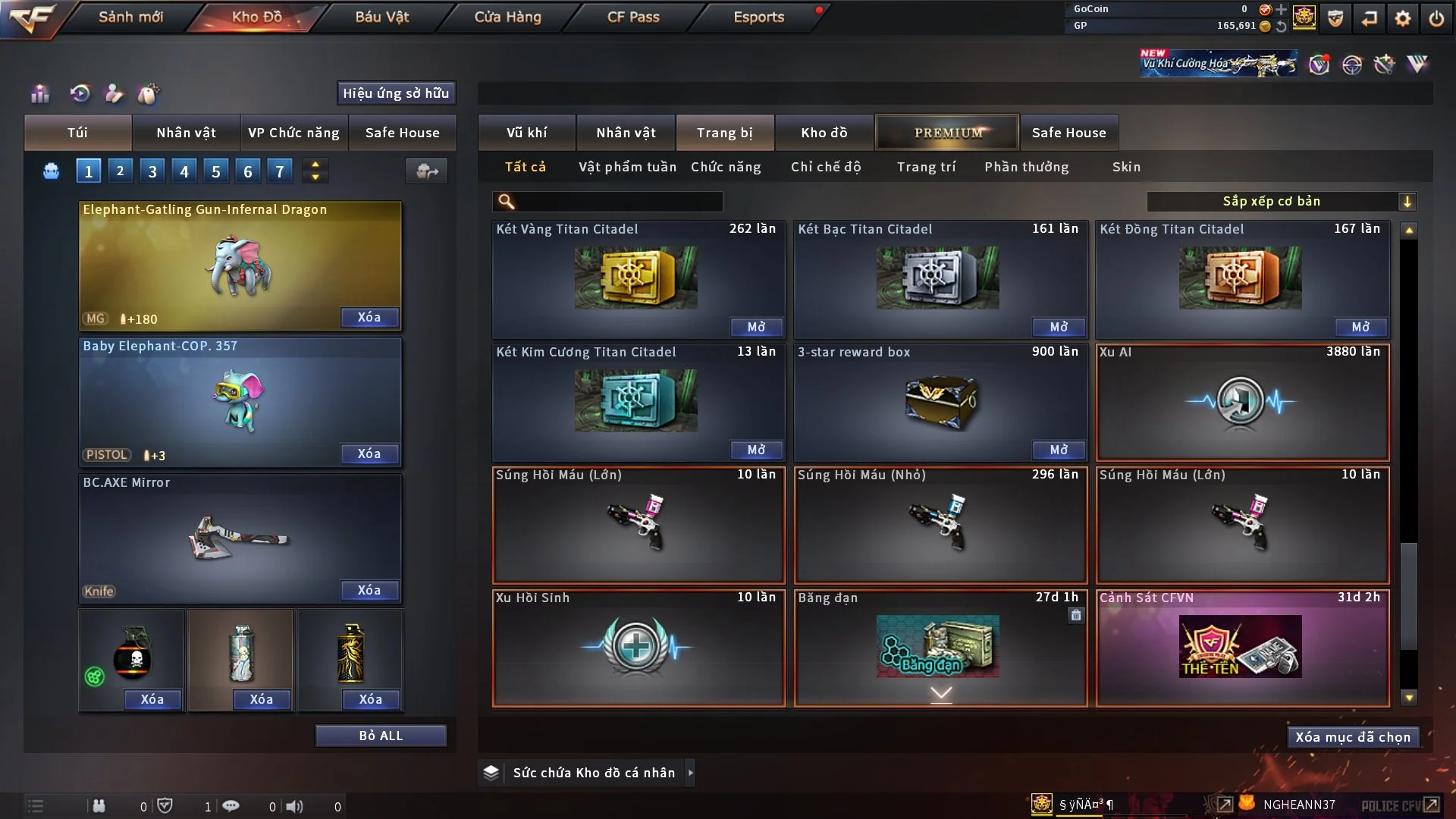Show the Chức năng item filter
The image size is (1456, 819).
726,167
